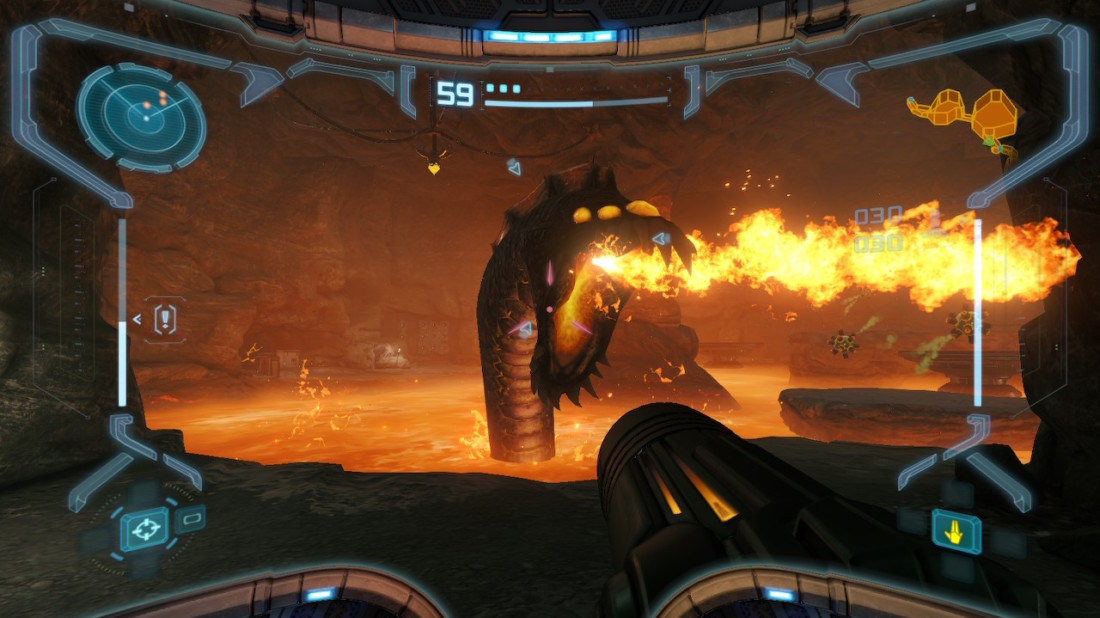The image size is (1100, 618).
Task: Click the circular enemy radar
Action: click(x=142, y=117)
